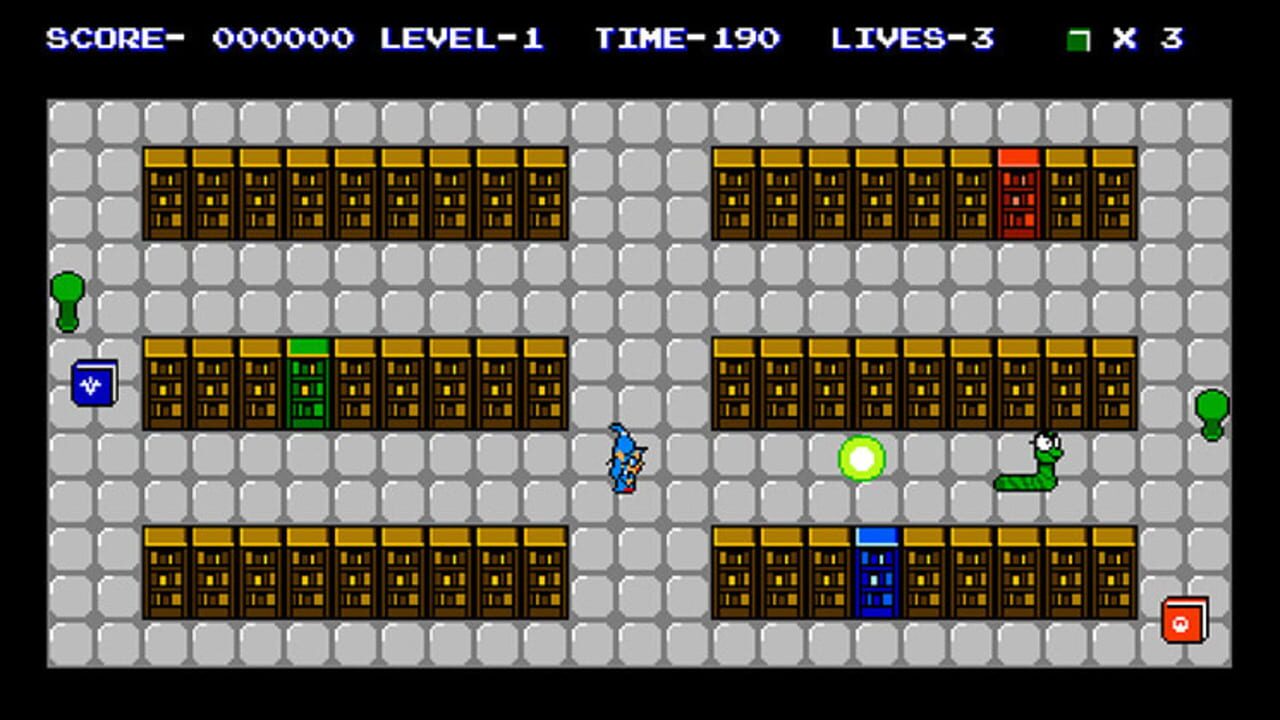The image size is (1280, 720).
Task: Click the LEVEL-1 text in the HUD
Action: click(462, 39)
